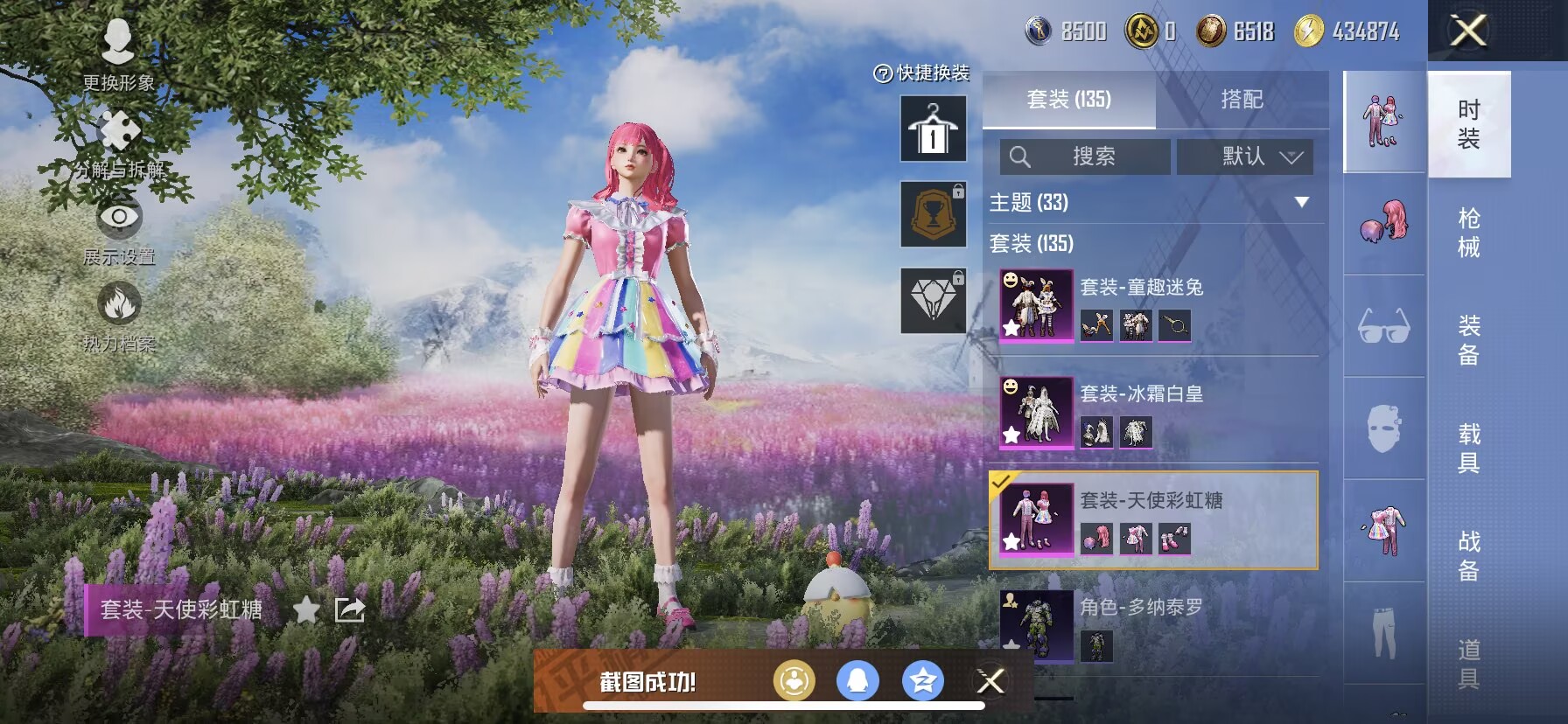1568x724 pixels.
Task: Open the 枪械 (firearms) category
Action: click(1469, 233)
